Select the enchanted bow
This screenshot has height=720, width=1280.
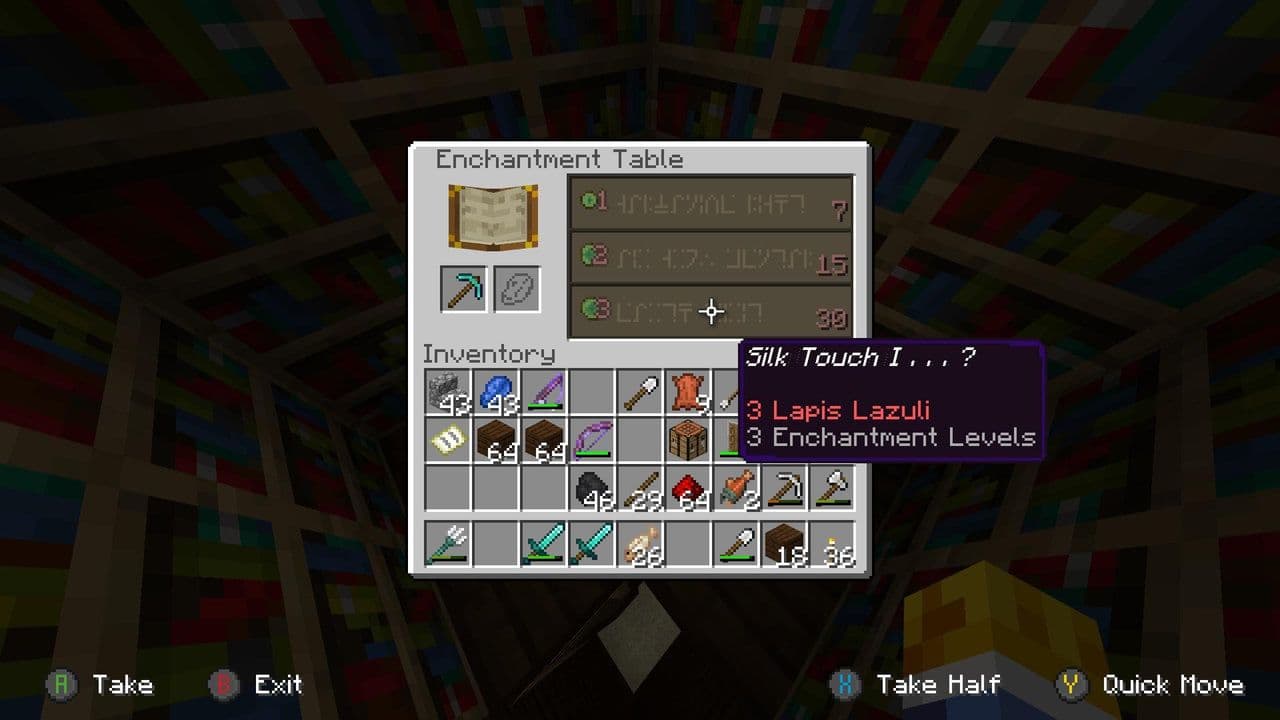click(590, 440)
